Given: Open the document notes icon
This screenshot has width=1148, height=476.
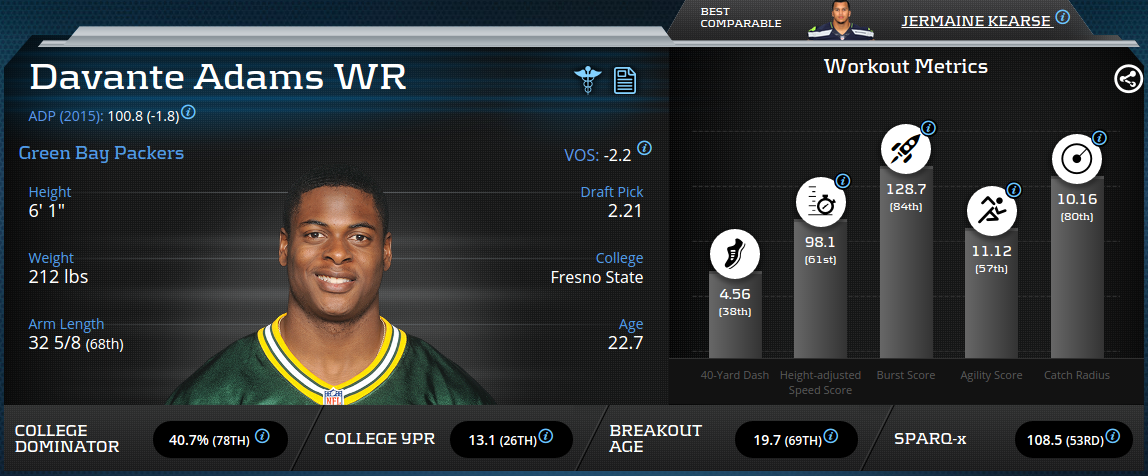Looking at the screenshot, I should (626, 80).
